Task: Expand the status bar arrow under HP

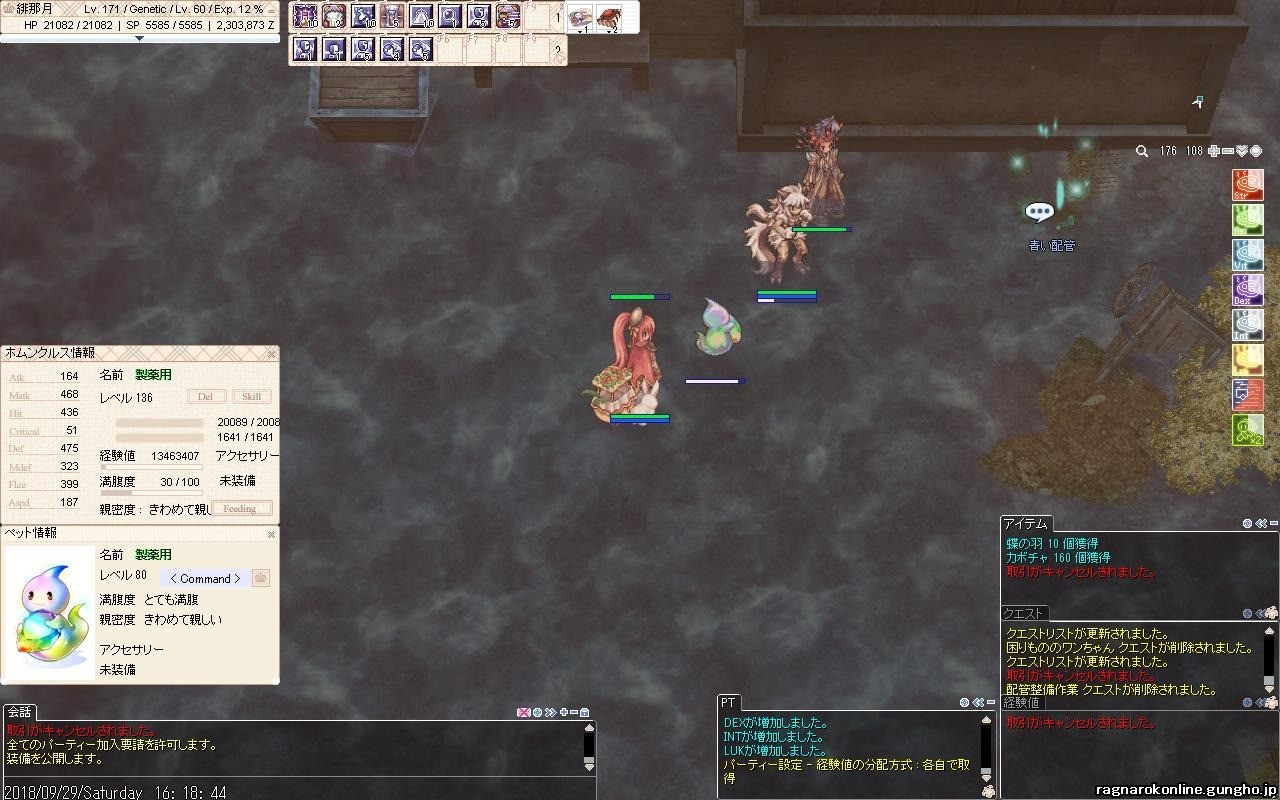Action: [x=139, y=38]
